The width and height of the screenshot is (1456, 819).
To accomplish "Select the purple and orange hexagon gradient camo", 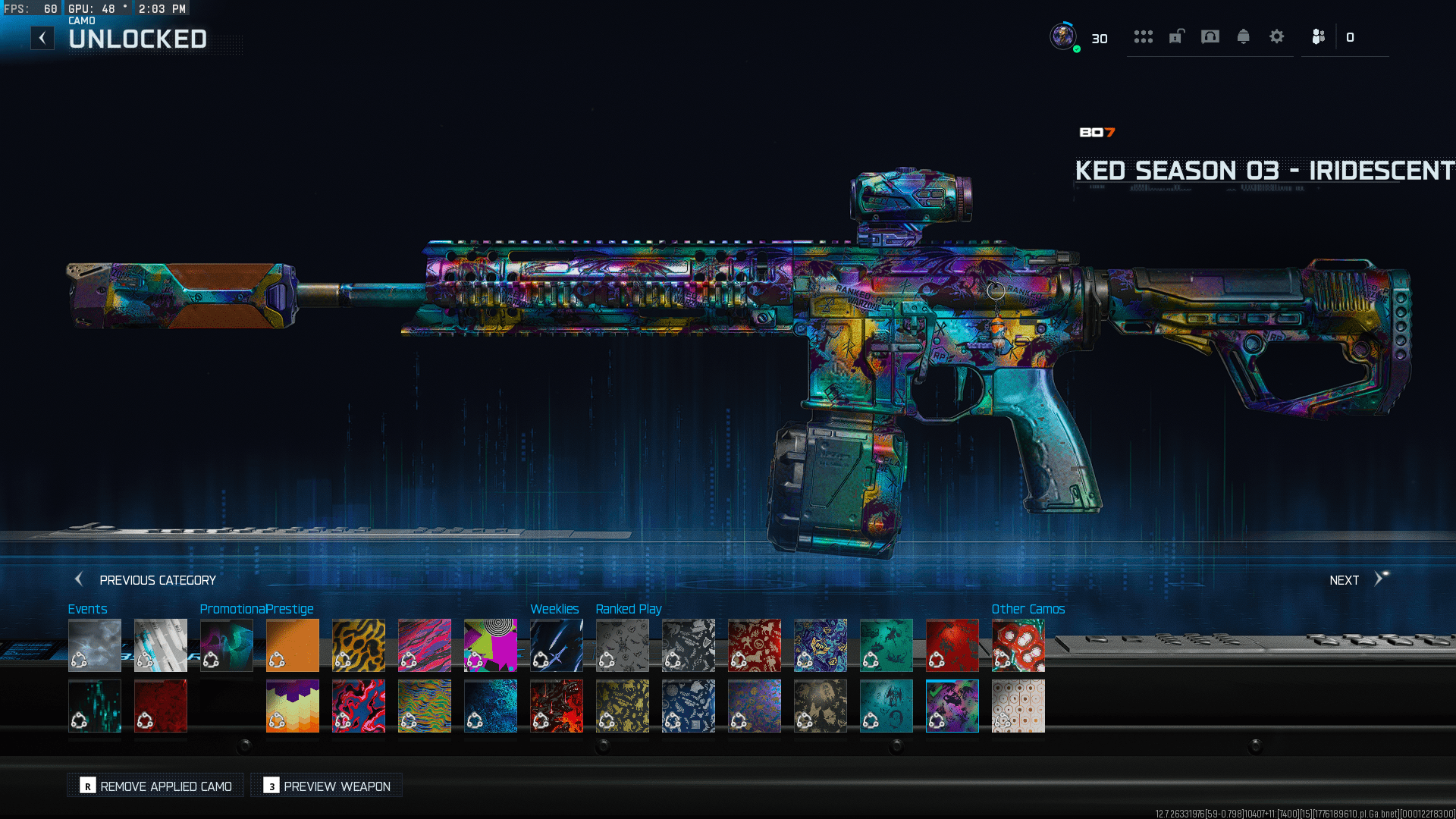I will (293, 706).
